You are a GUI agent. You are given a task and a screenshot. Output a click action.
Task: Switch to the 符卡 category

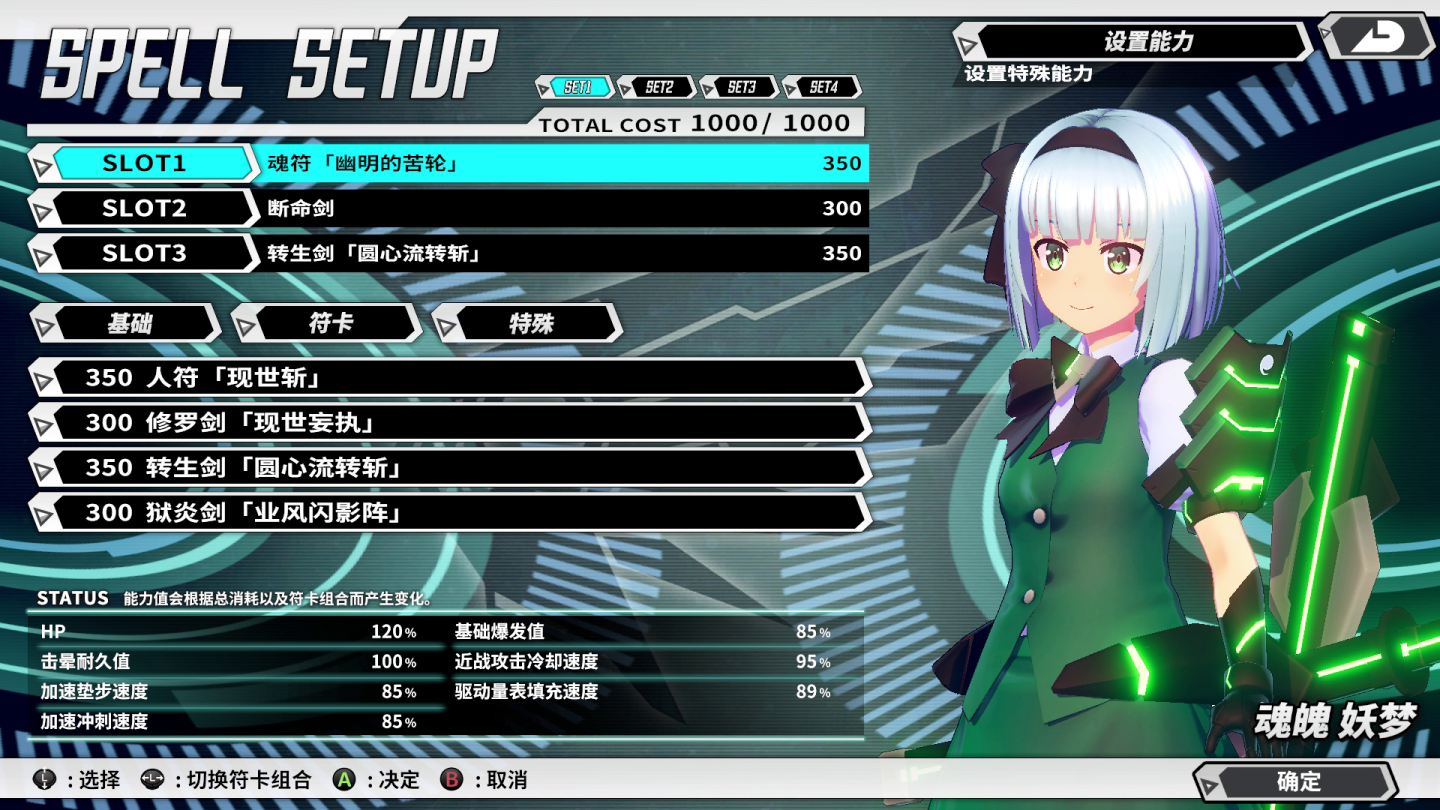(329, 323)
